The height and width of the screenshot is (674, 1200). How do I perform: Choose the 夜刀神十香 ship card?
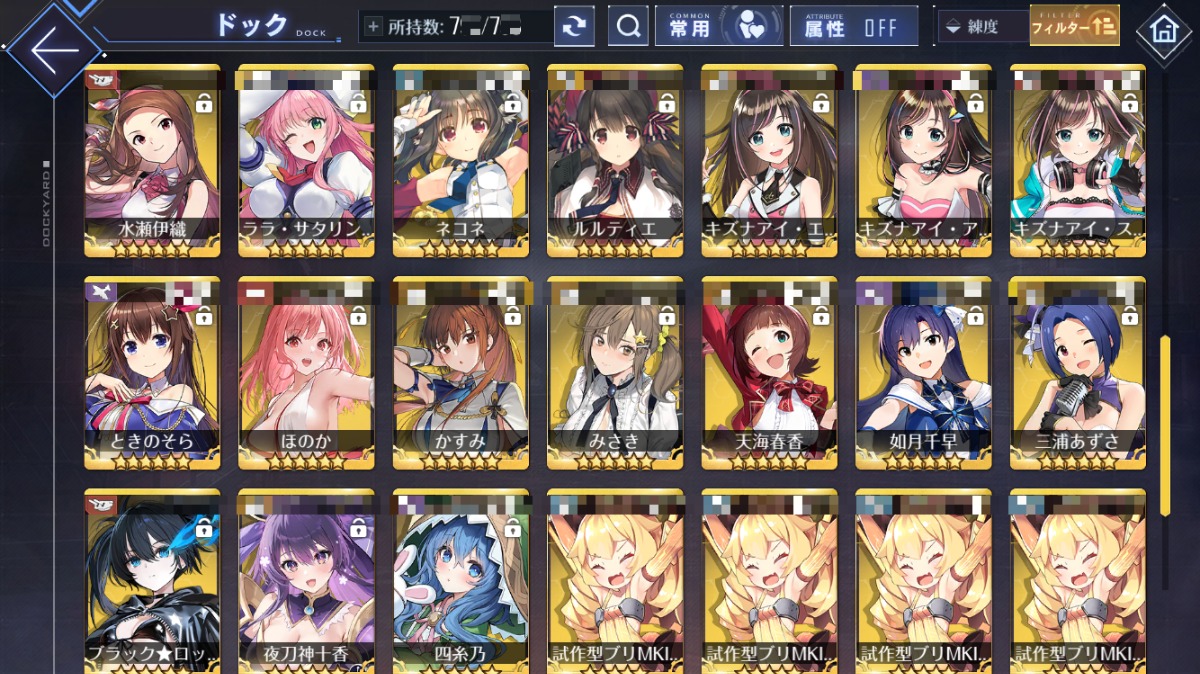[x=306, y=580]
